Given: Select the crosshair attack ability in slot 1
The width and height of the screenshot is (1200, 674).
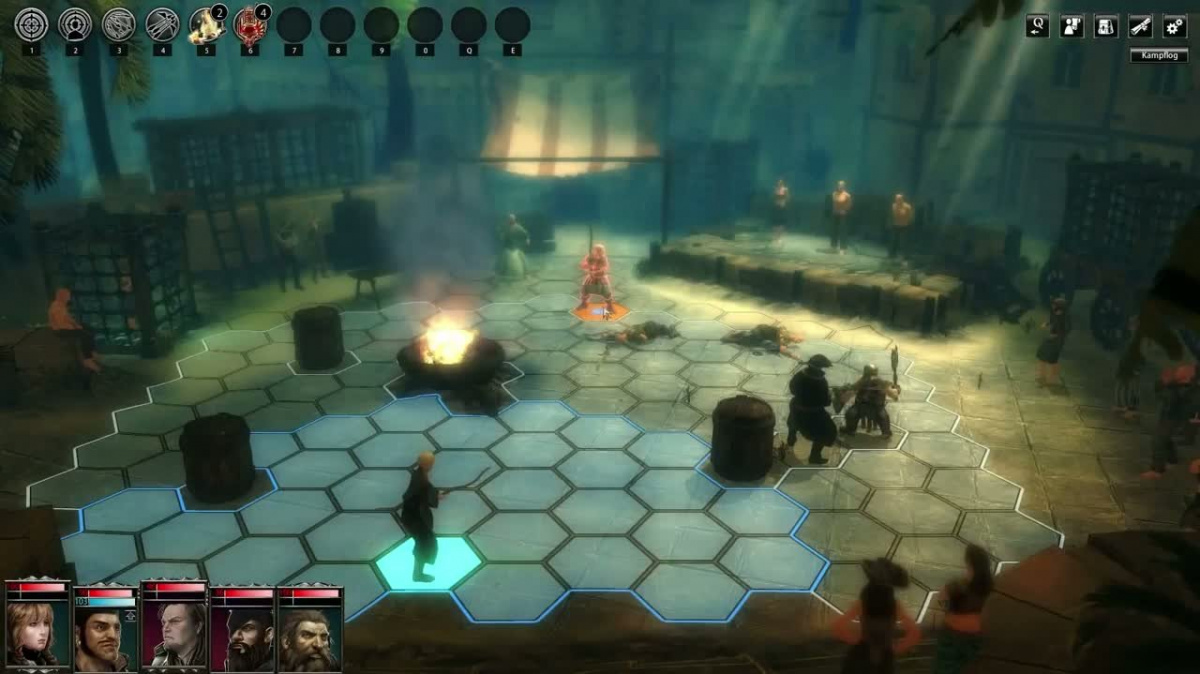Looking at the screenshot, I should click(x=31, y=25).
